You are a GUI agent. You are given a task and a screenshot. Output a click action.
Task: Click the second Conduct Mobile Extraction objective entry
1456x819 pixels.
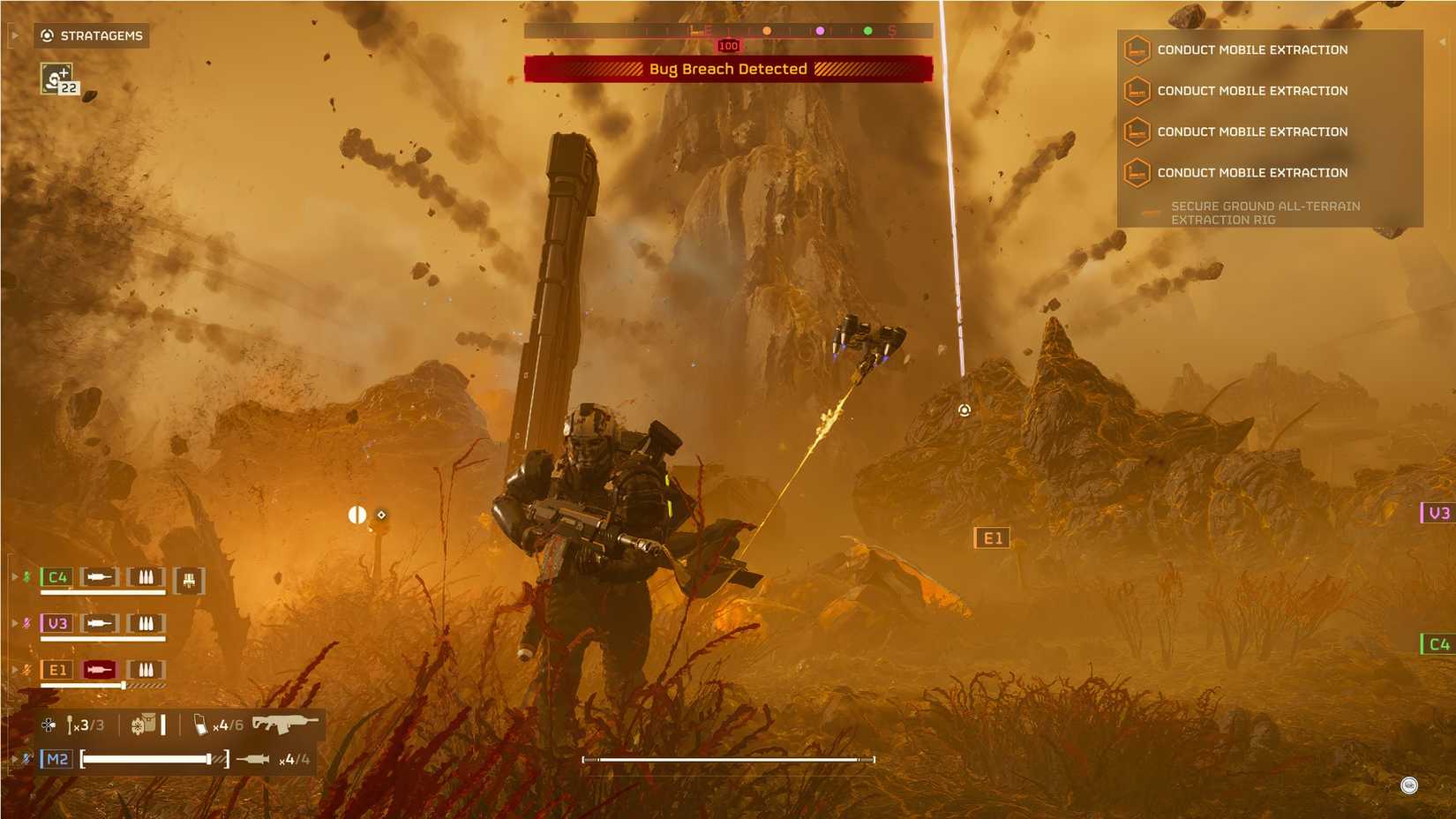pos(1252,91)
